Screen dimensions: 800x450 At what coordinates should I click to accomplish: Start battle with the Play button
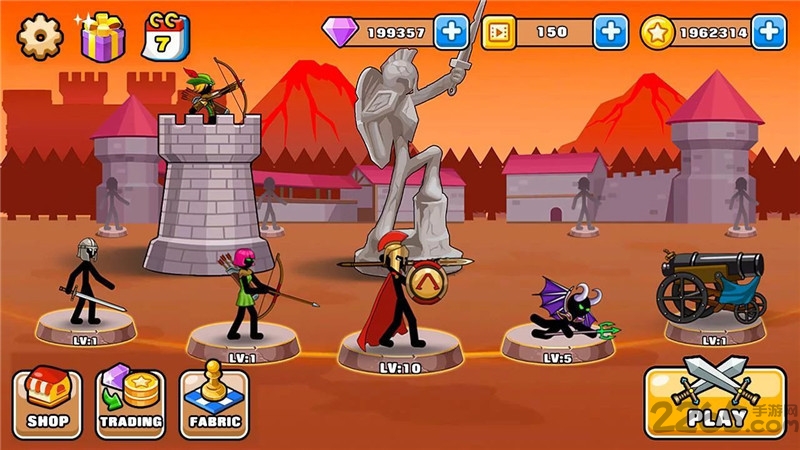pos(714,400)
